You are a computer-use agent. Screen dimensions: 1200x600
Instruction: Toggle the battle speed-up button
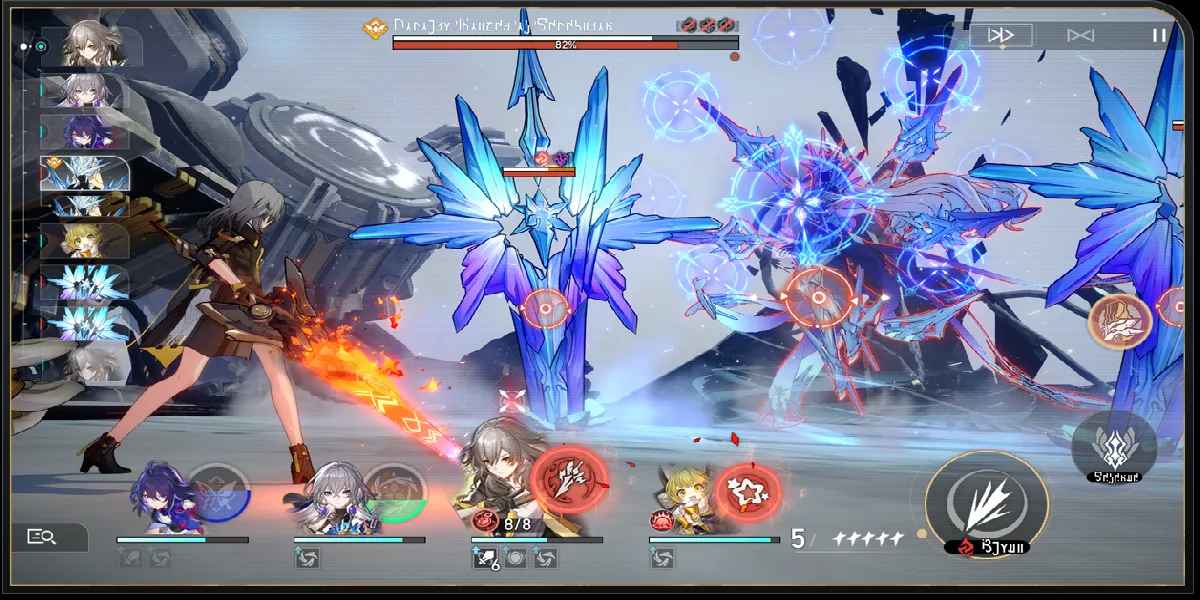click(1002, 35)
